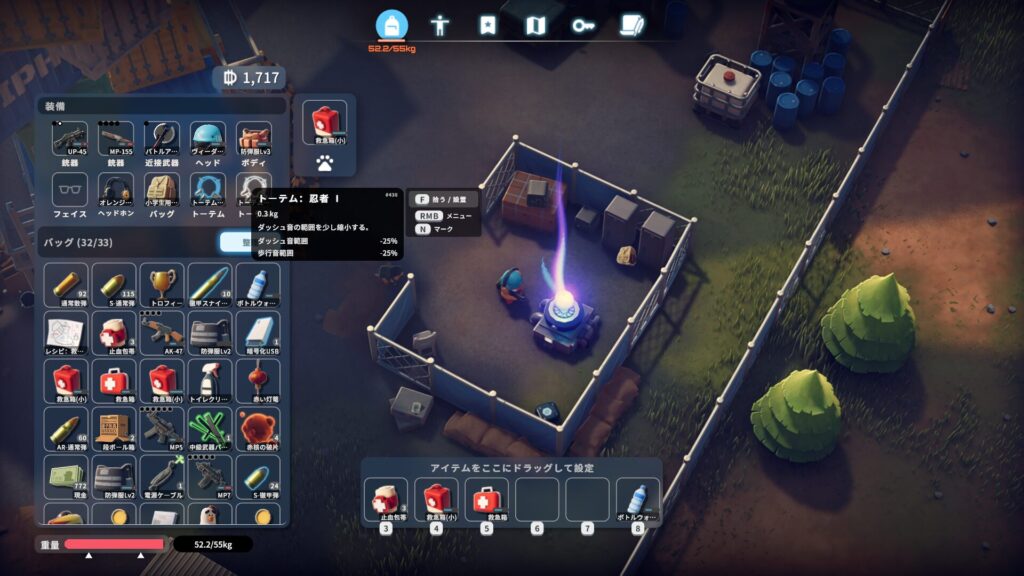The image size is (1024, 576).
Task: Show the map tab
Action: [535, 25]
